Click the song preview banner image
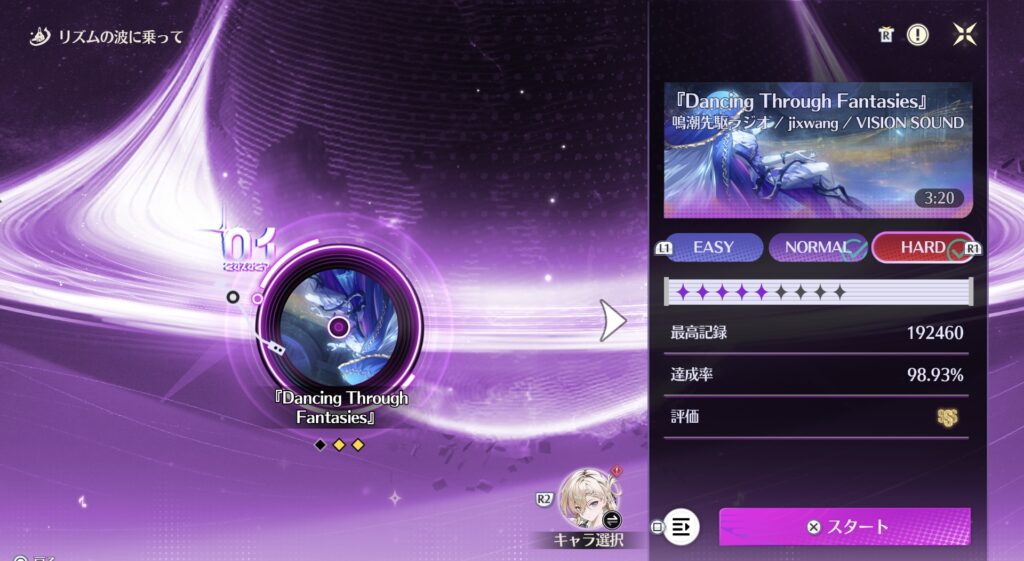The width and height of the screenshot is (1024, 561). [818, 150]
